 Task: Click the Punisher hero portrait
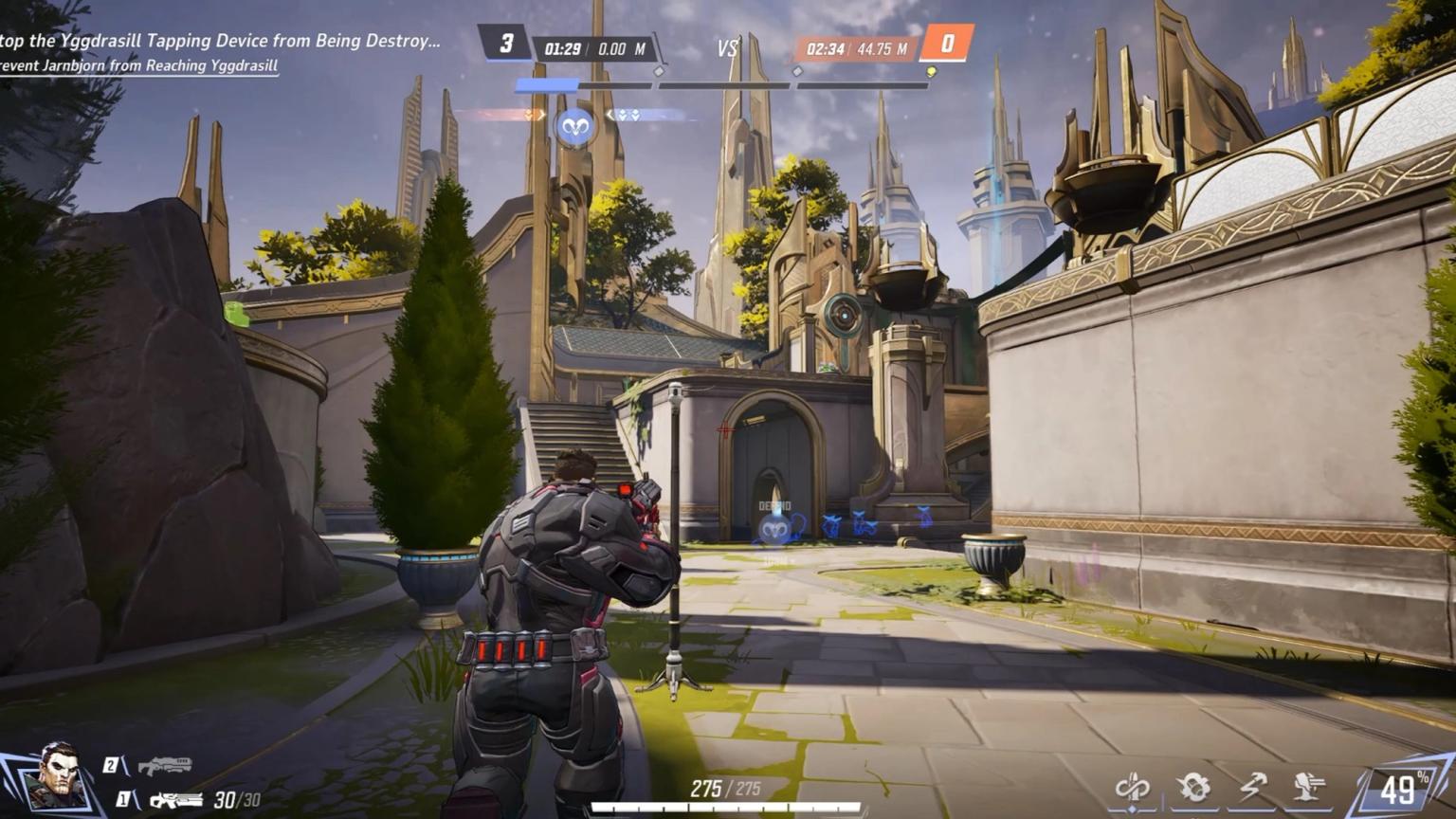(x=55, y=776)
